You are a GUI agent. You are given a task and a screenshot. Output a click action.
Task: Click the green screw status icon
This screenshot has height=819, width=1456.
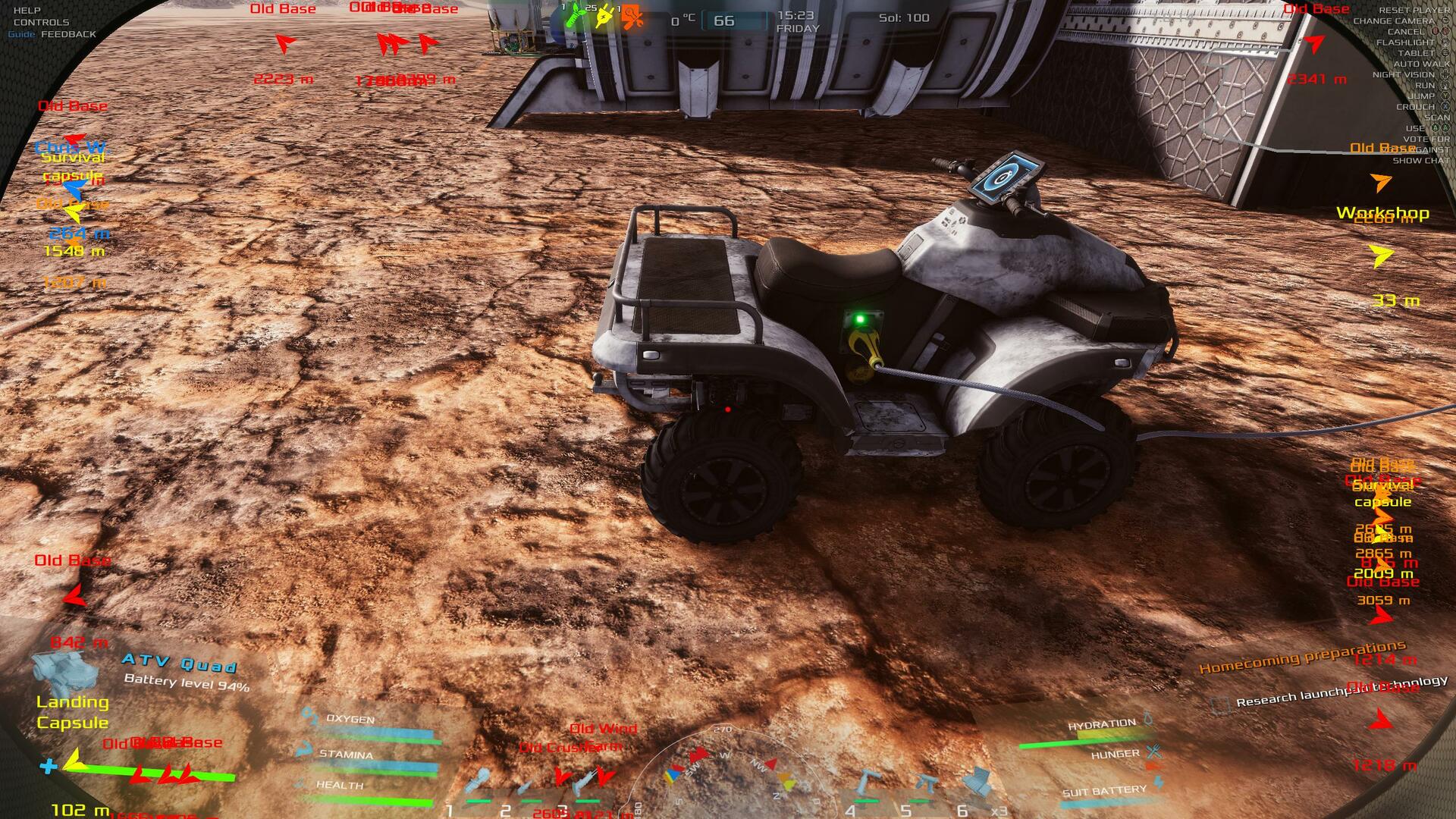pos(577,15)
